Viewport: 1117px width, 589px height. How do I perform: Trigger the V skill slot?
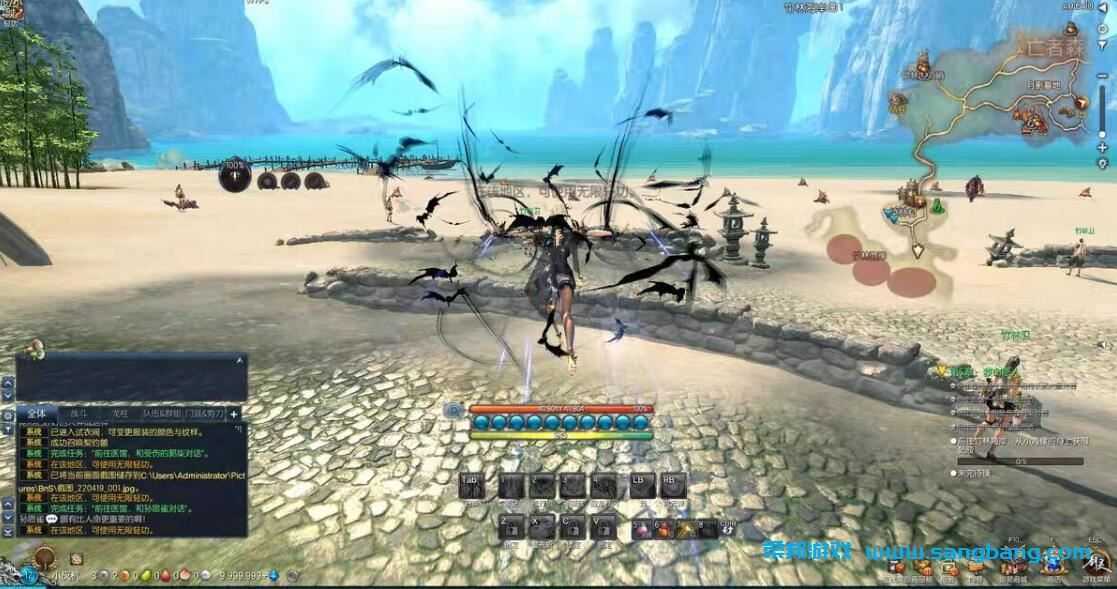602,527
